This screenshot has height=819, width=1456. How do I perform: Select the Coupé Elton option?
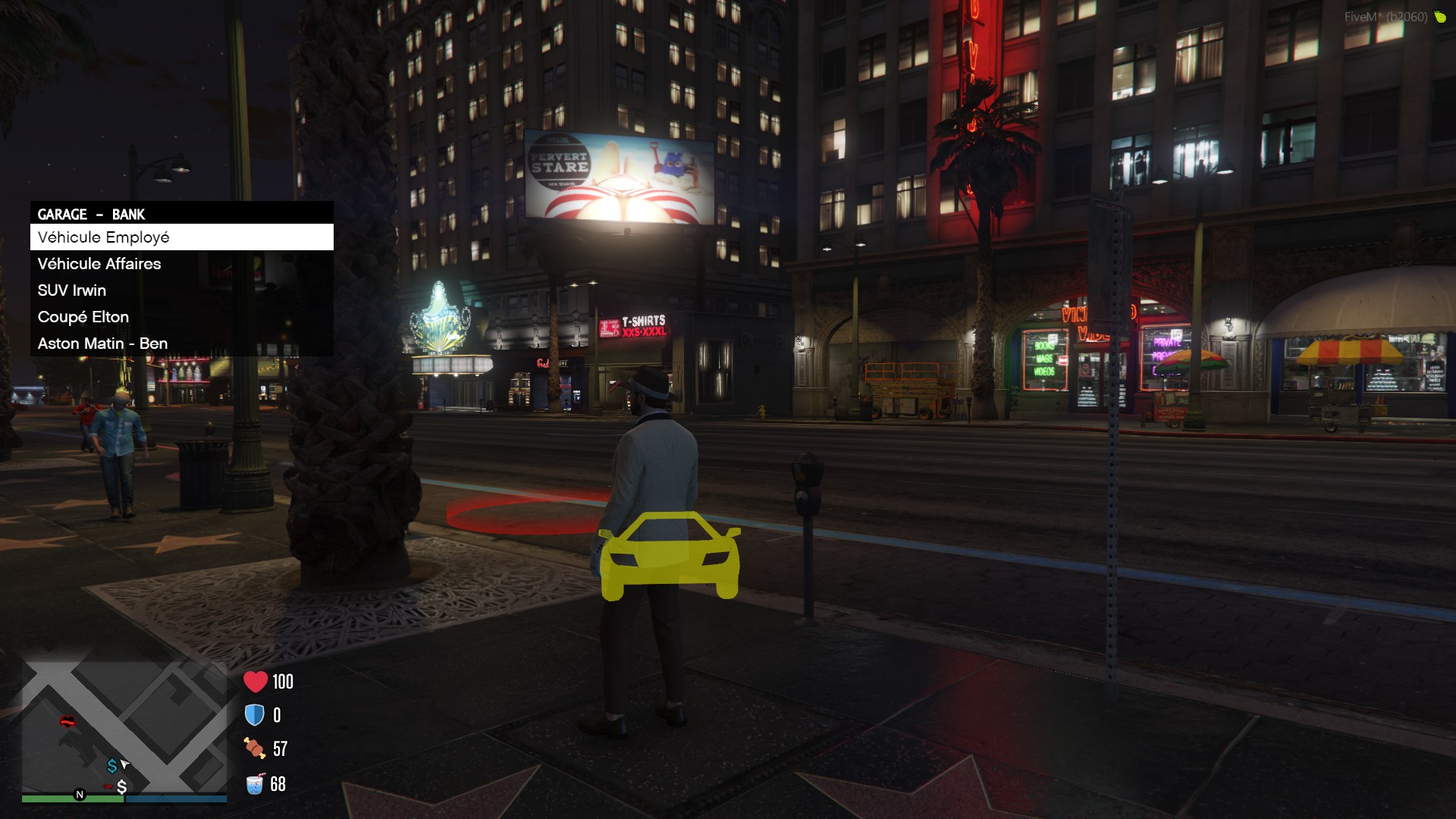point(181,317)
